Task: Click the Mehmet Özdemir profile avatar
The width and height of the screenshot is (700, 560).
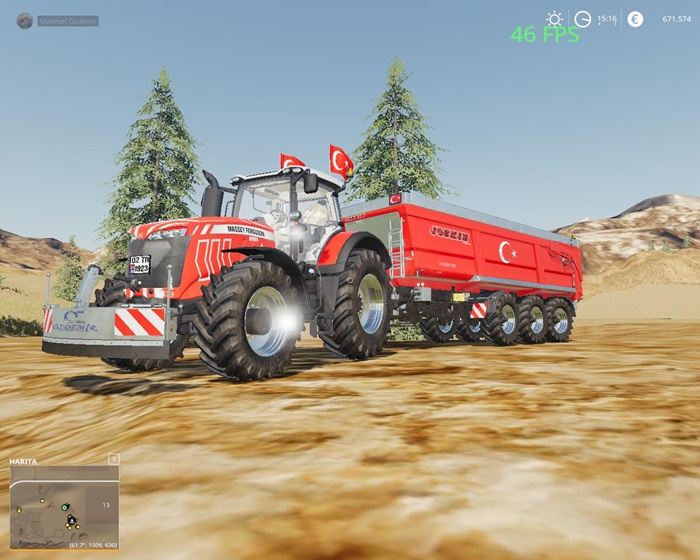Action: [24, 20]
